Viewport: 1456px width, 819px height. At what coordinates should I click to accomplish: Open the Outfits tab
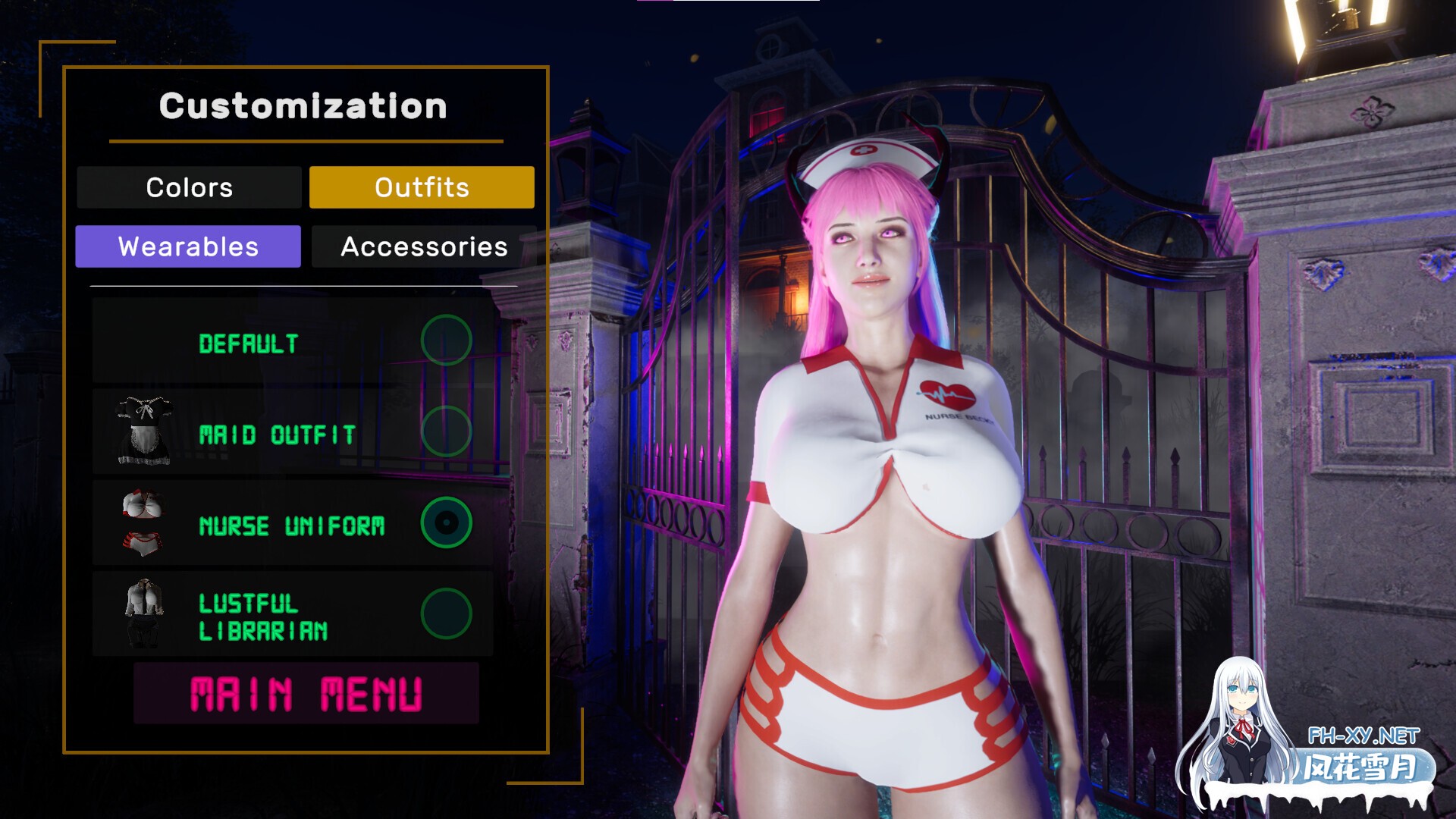point(421,187)
